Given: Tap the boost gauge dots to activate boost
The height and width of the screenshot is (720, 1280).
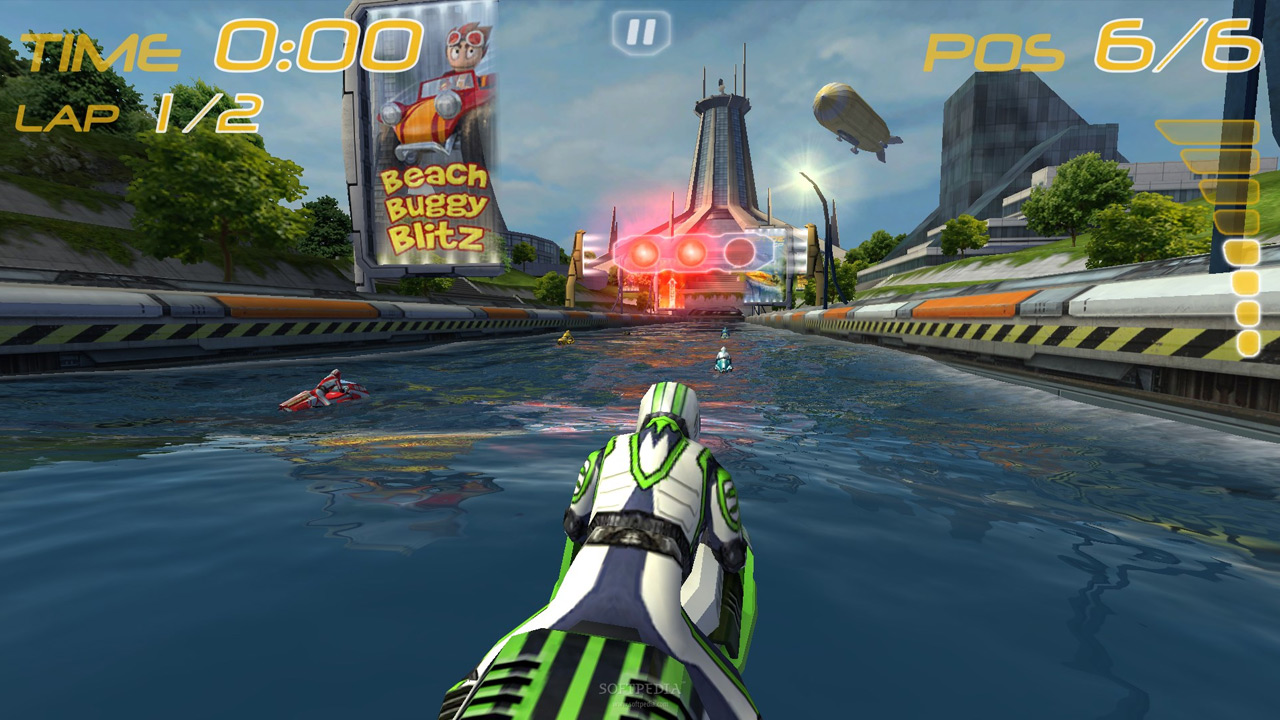Looking at the screenshot, I should [x=1243, y=300].
